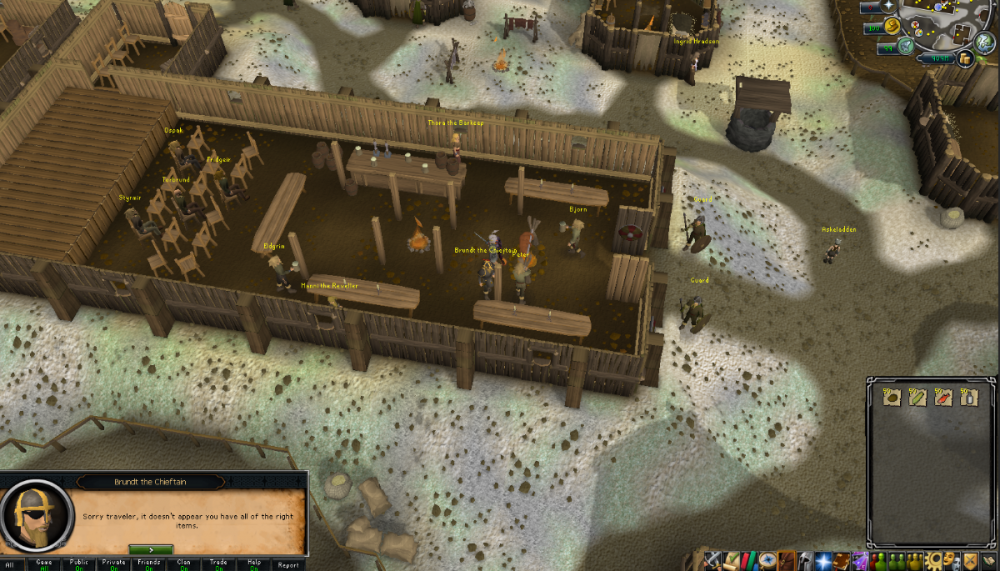This screenshot has height=571, width=1000.
Task: Select the white bottle item in the inventory
Action: pyautogui.click(x=967, y=397)
